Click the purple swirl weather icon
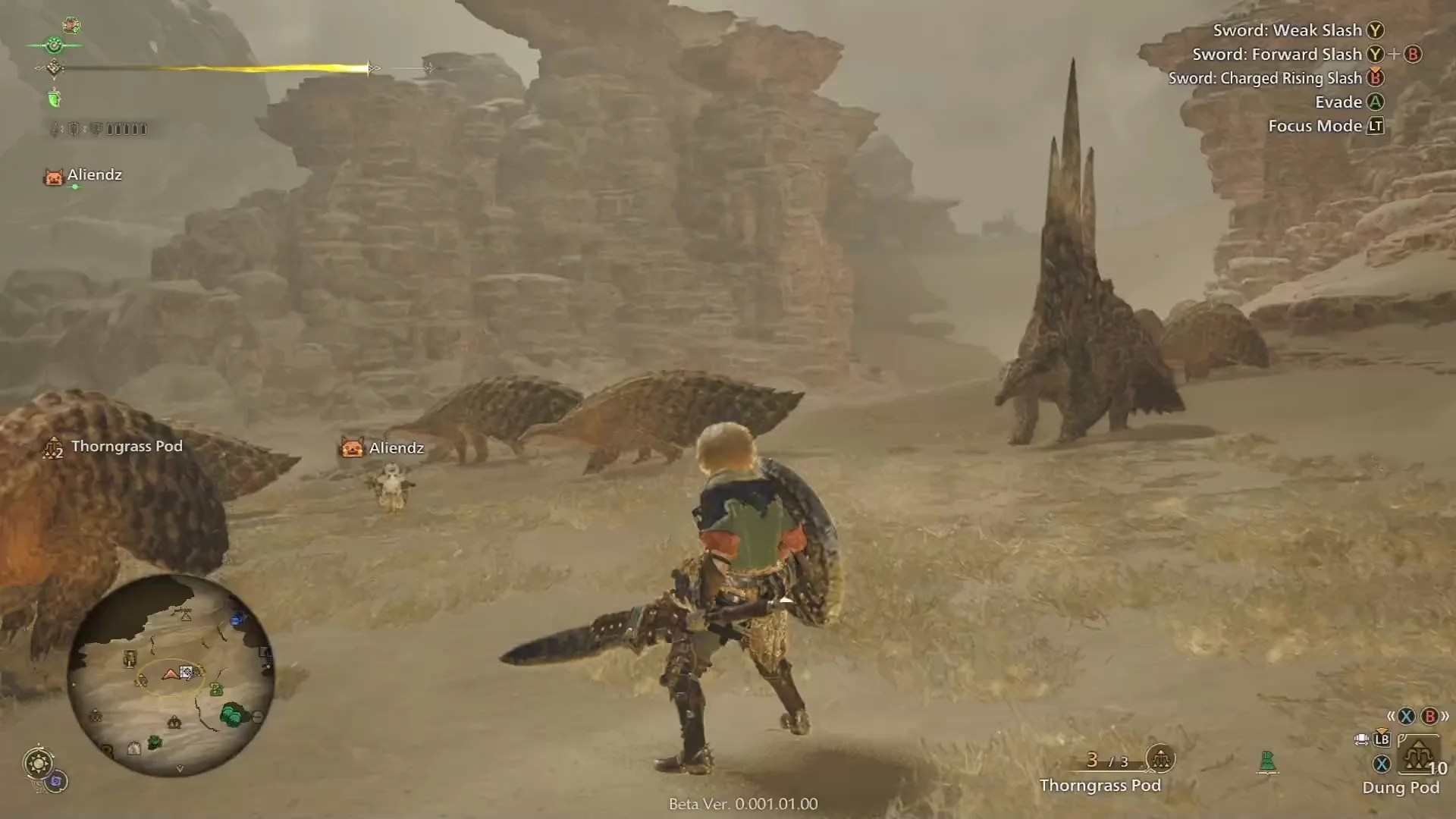 pos(56,781)
